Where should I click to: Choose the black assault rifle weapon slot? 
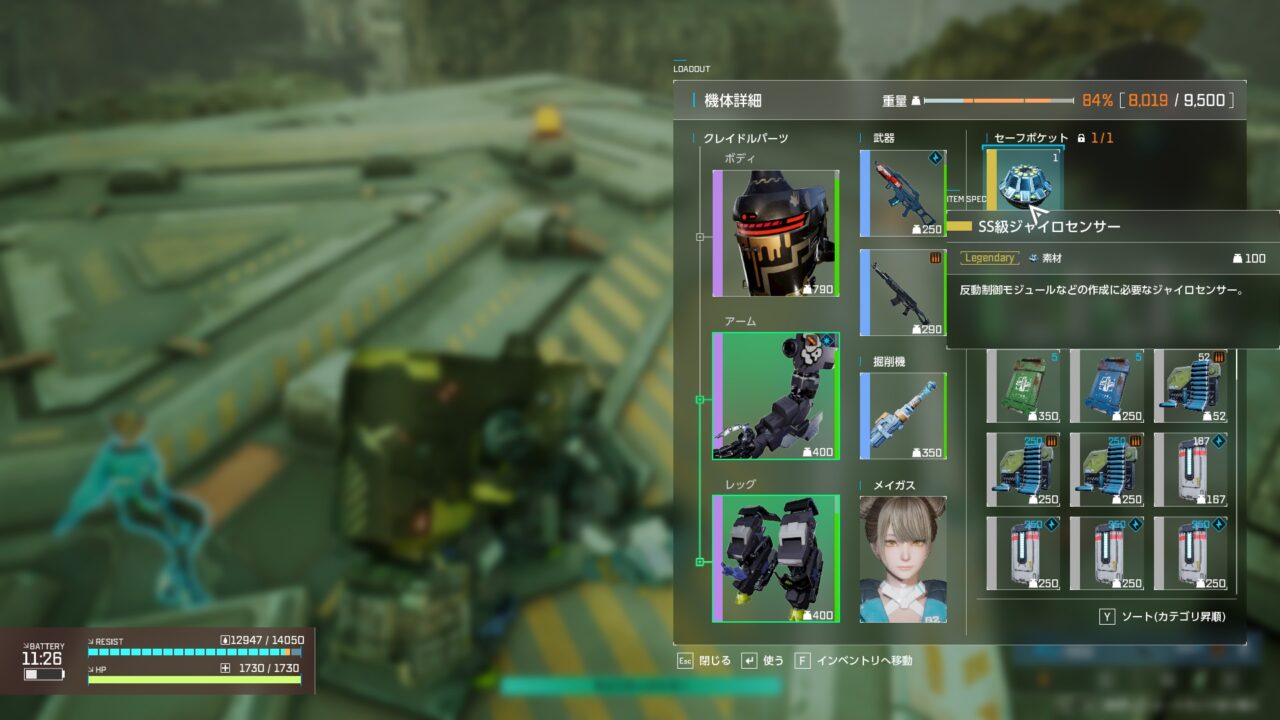point(903,292)
